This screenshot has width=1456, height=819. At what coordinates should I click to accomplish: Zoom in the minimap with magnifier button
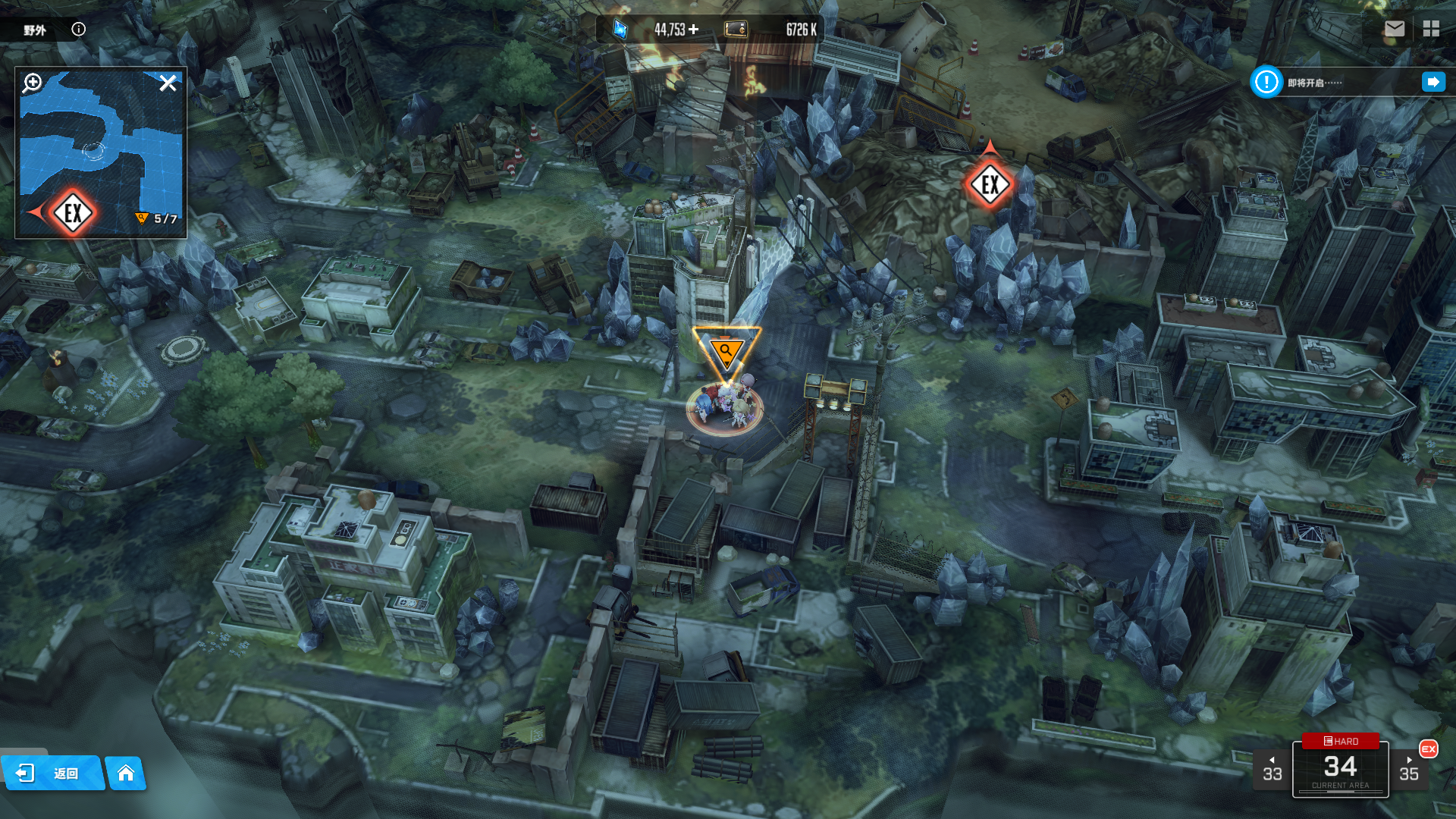point(32,83)
